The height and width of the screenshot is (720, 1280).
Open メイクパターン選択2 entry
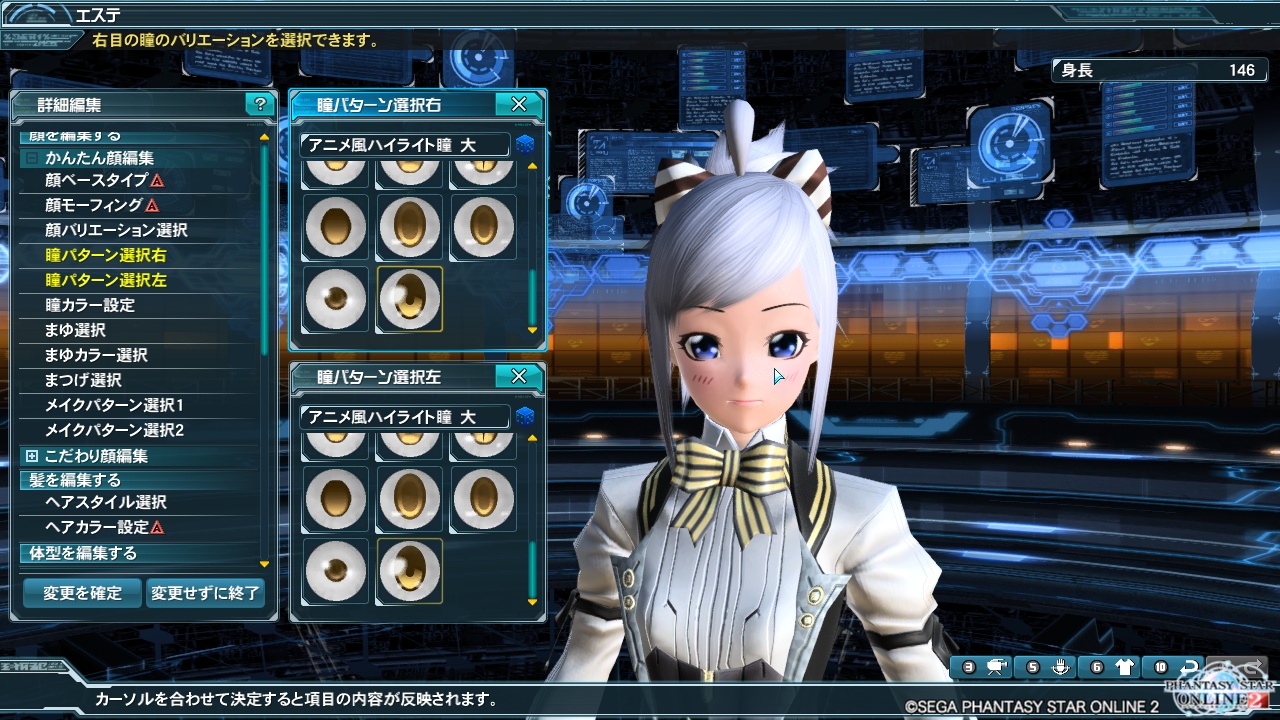(114, 430)
